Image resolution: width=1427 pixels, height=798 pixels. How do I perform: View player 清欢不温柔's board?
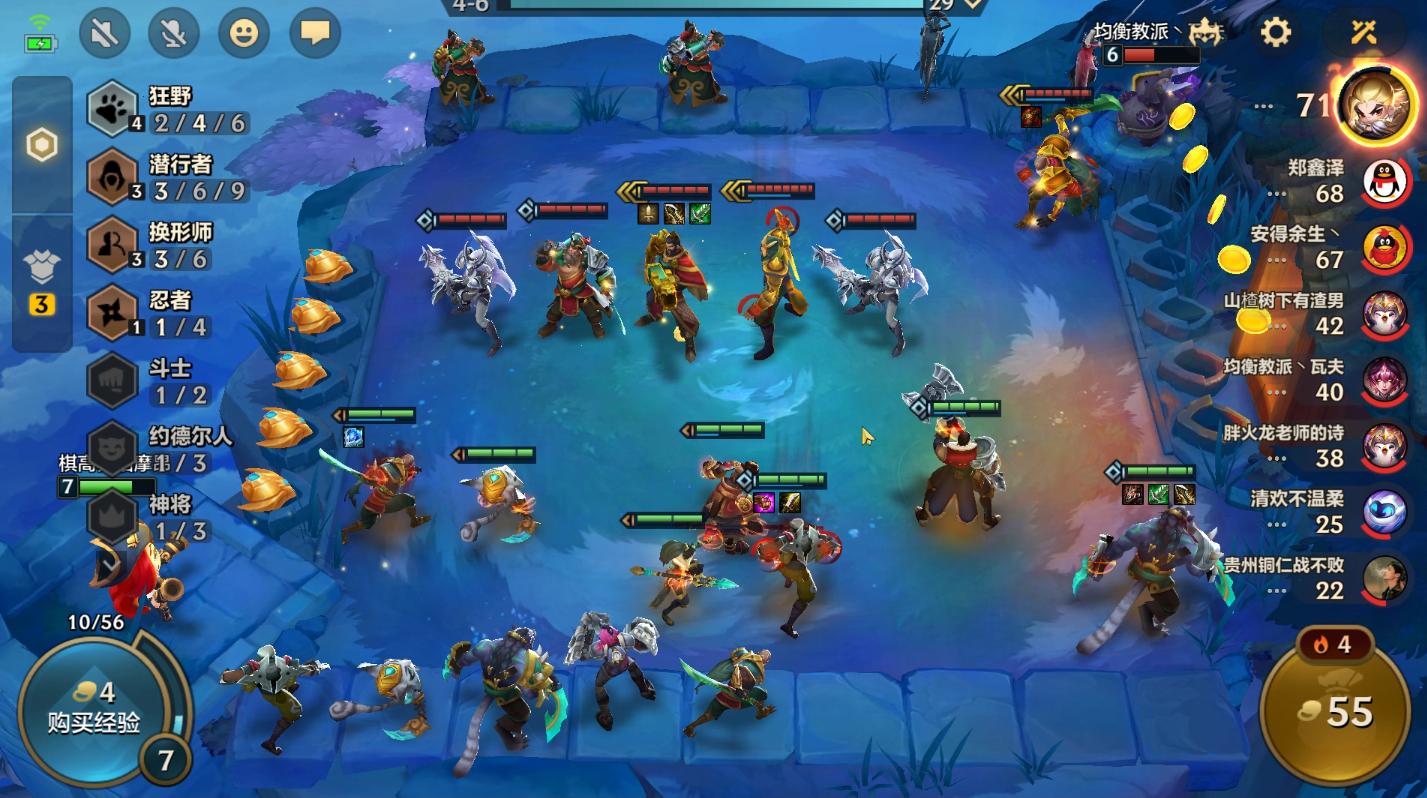click(x=1385, y=512)
